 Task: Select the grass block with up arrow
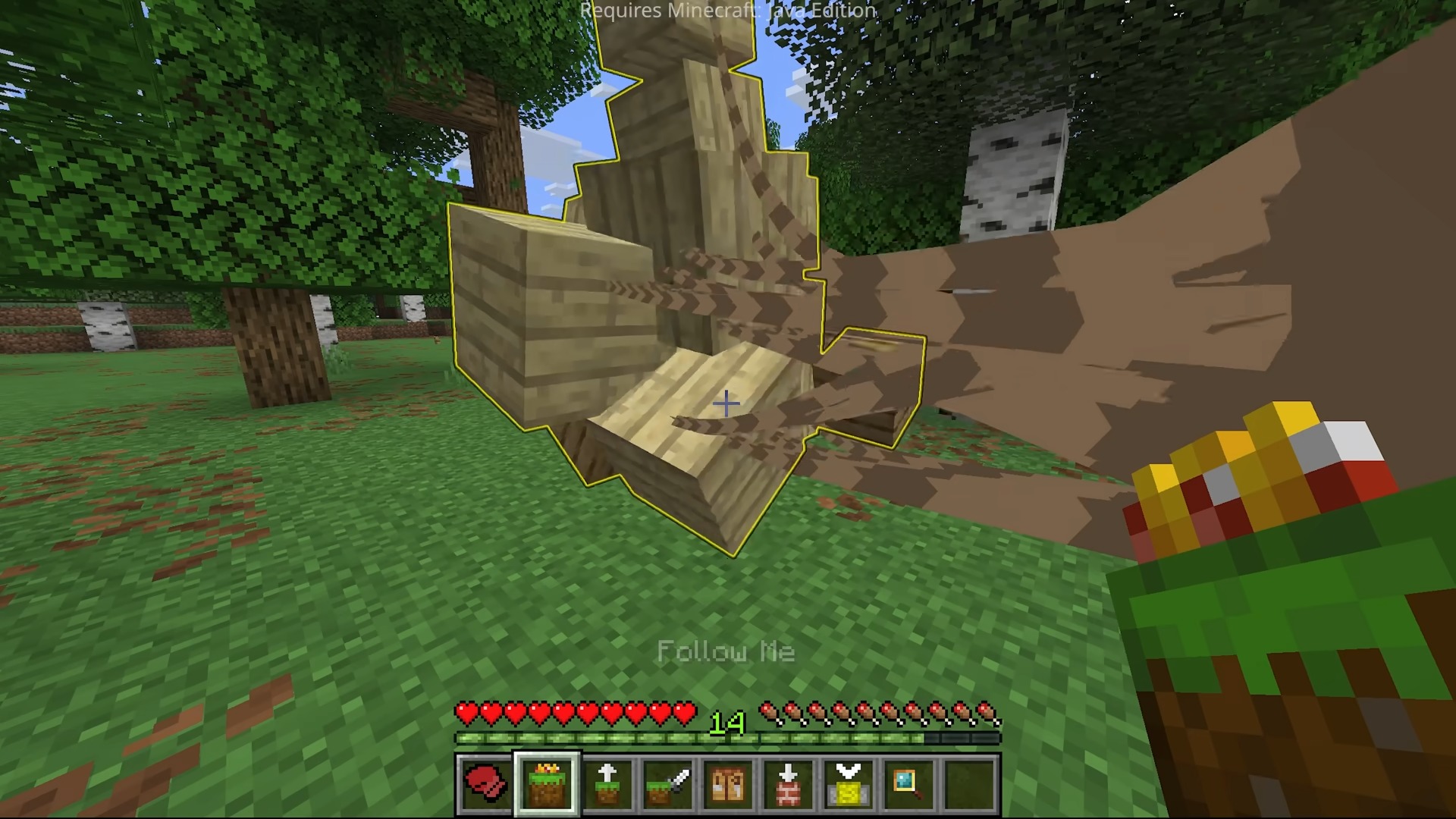pos(607,784)
